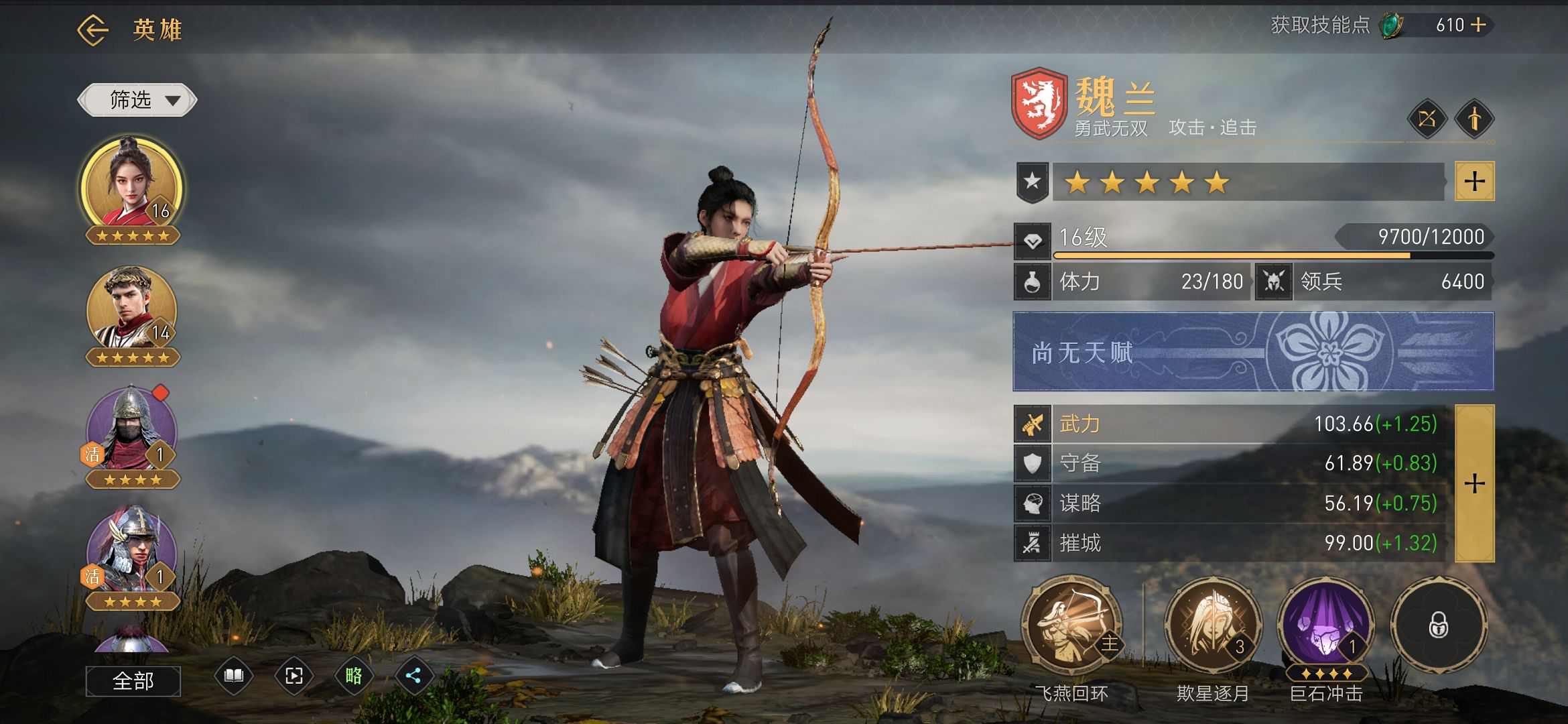Screen dimensions: 1568x724
Task: Open the play-frame preview icon
Action: [x=293, y=676]
